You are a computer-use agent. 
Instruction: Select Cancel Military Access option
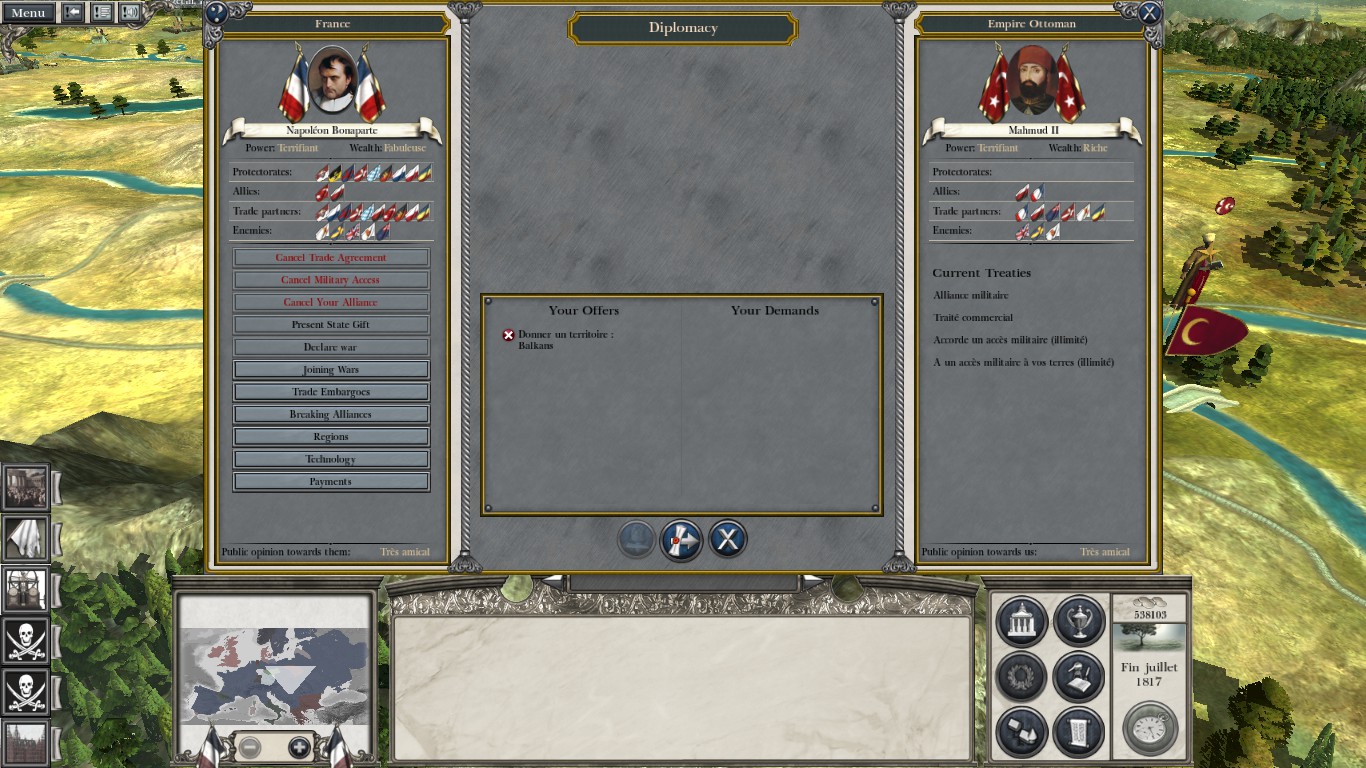[331, 280]
